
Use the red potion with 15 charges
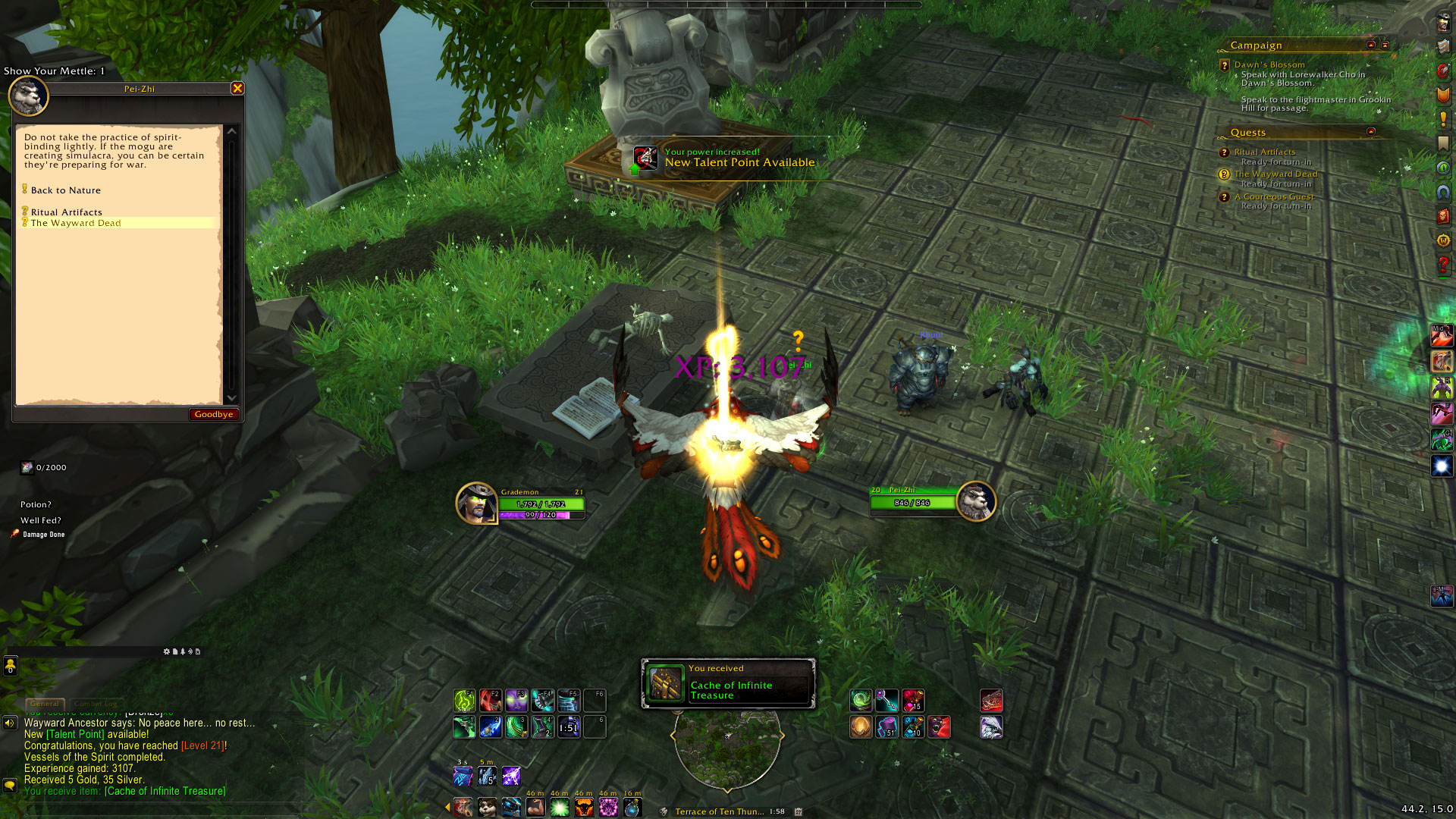tap(913, 701)
